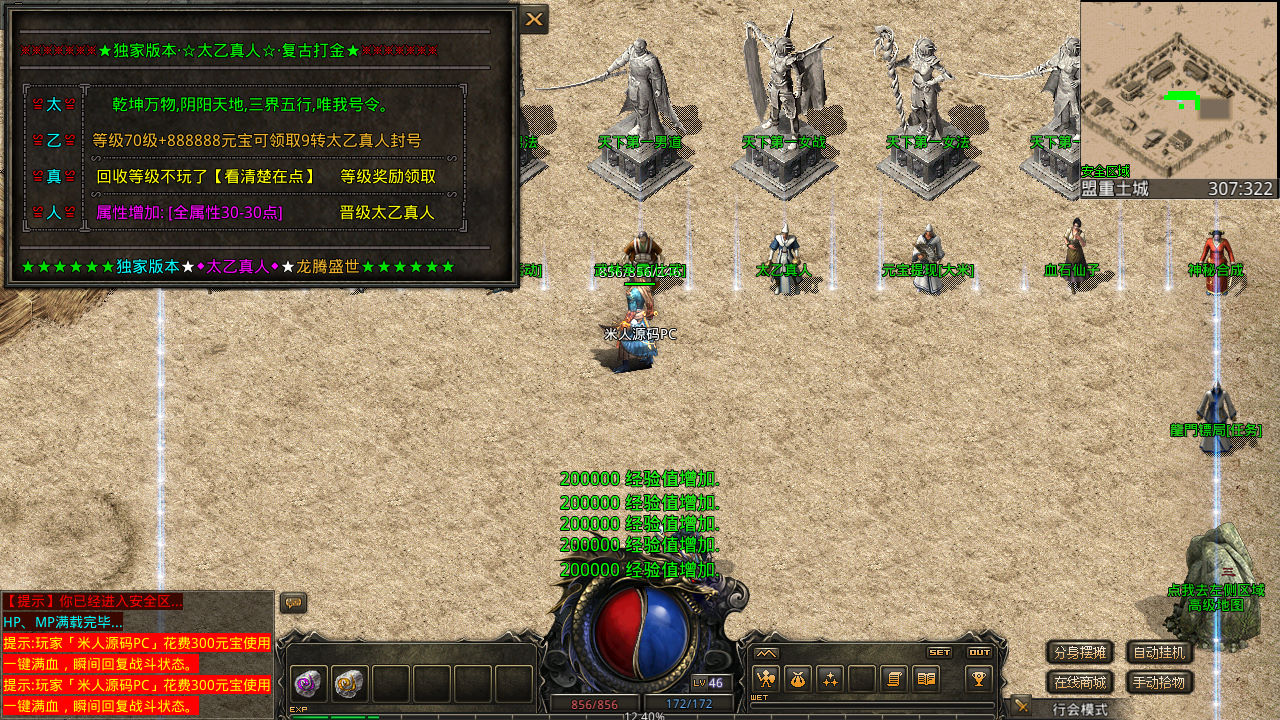Click the SET settings button
Screen dimensions: 1280x720
939,652
